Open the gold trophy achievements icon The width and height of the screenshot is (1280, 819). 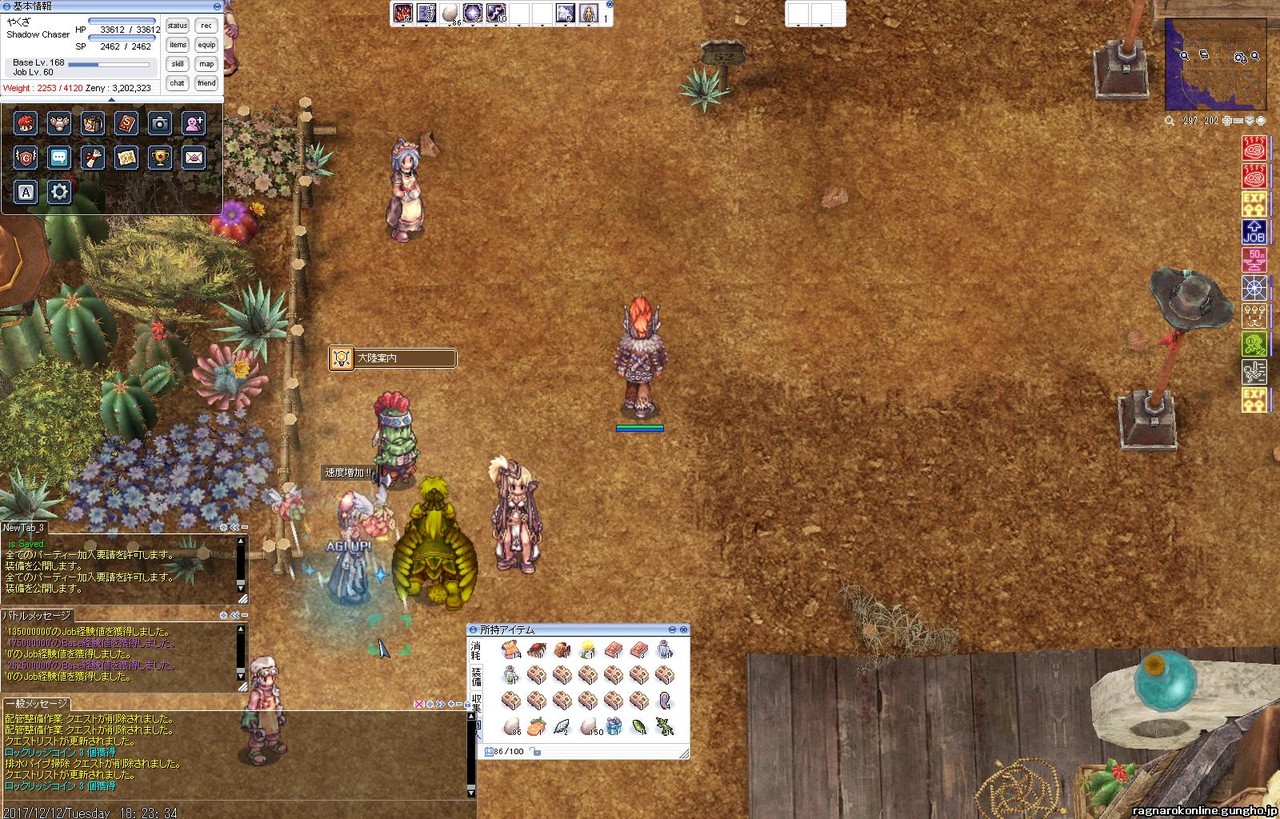pos(159,157)
